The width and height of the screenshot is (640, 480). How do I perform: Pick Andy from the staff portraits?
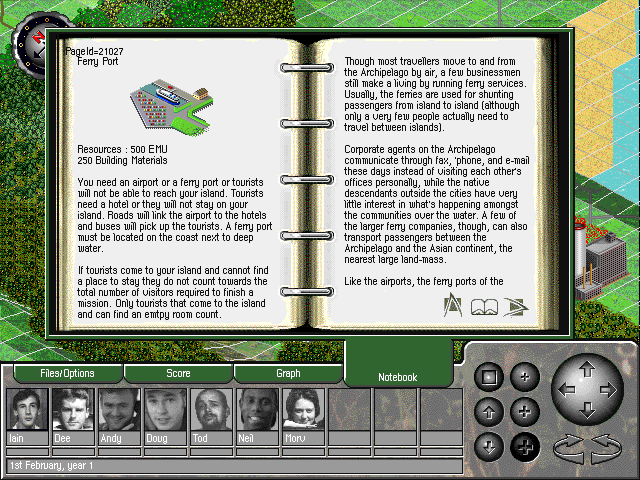[x=119, y=410]
